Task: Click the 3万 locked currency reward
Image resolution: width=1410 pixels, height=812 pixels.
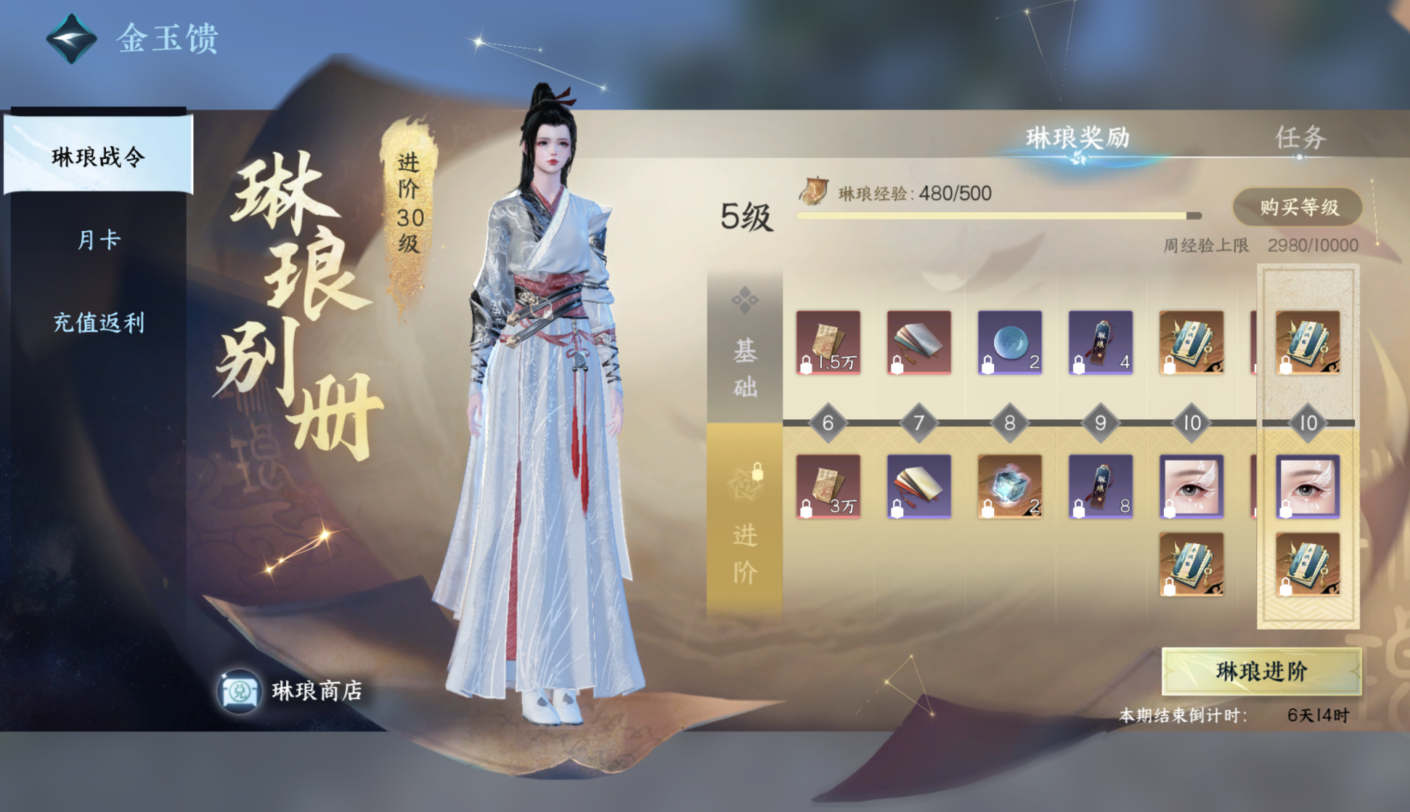Action: coord(830,488)
